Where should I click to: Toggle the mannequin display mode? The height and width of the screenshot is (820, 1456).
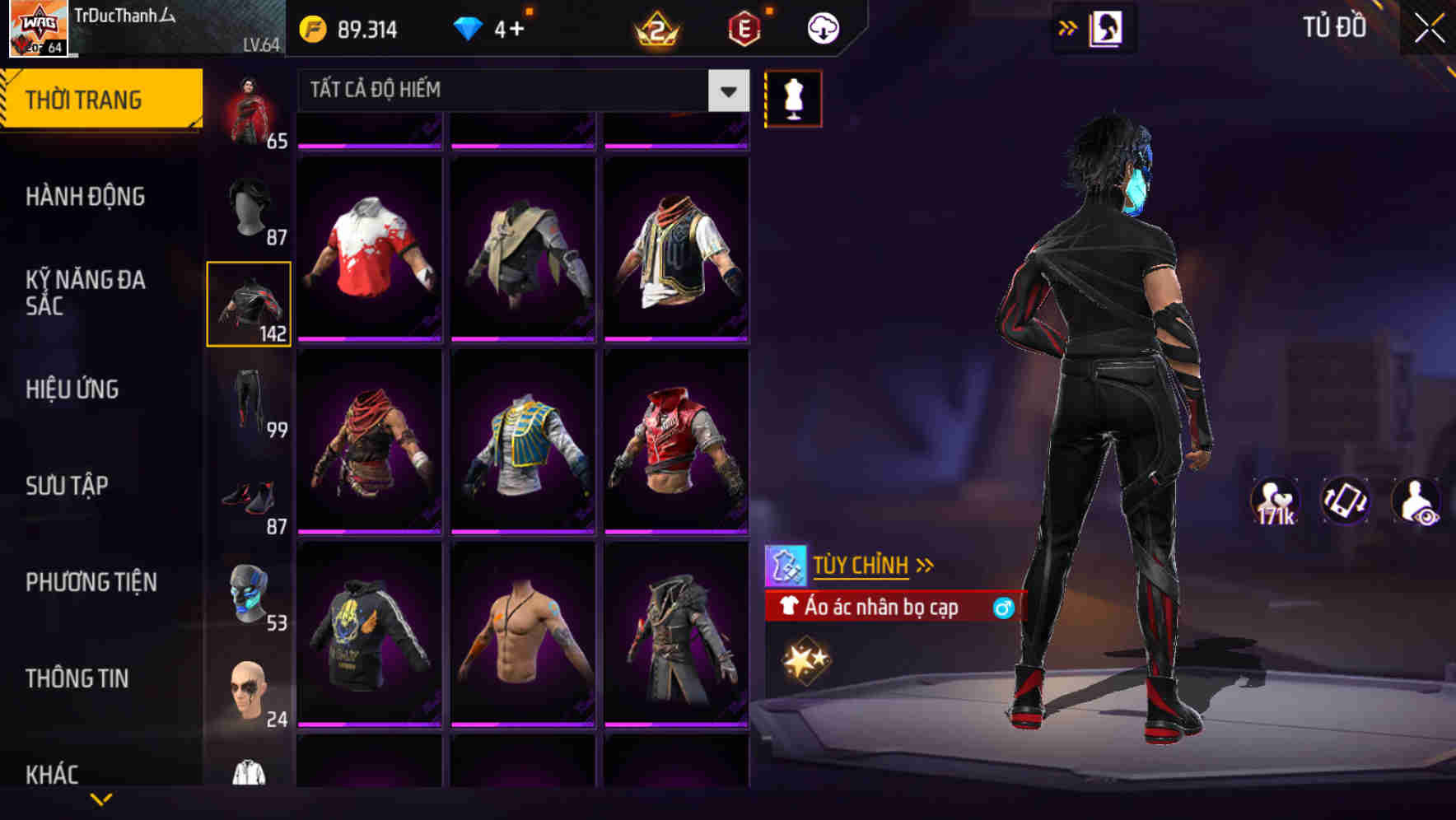coord(791,97)
